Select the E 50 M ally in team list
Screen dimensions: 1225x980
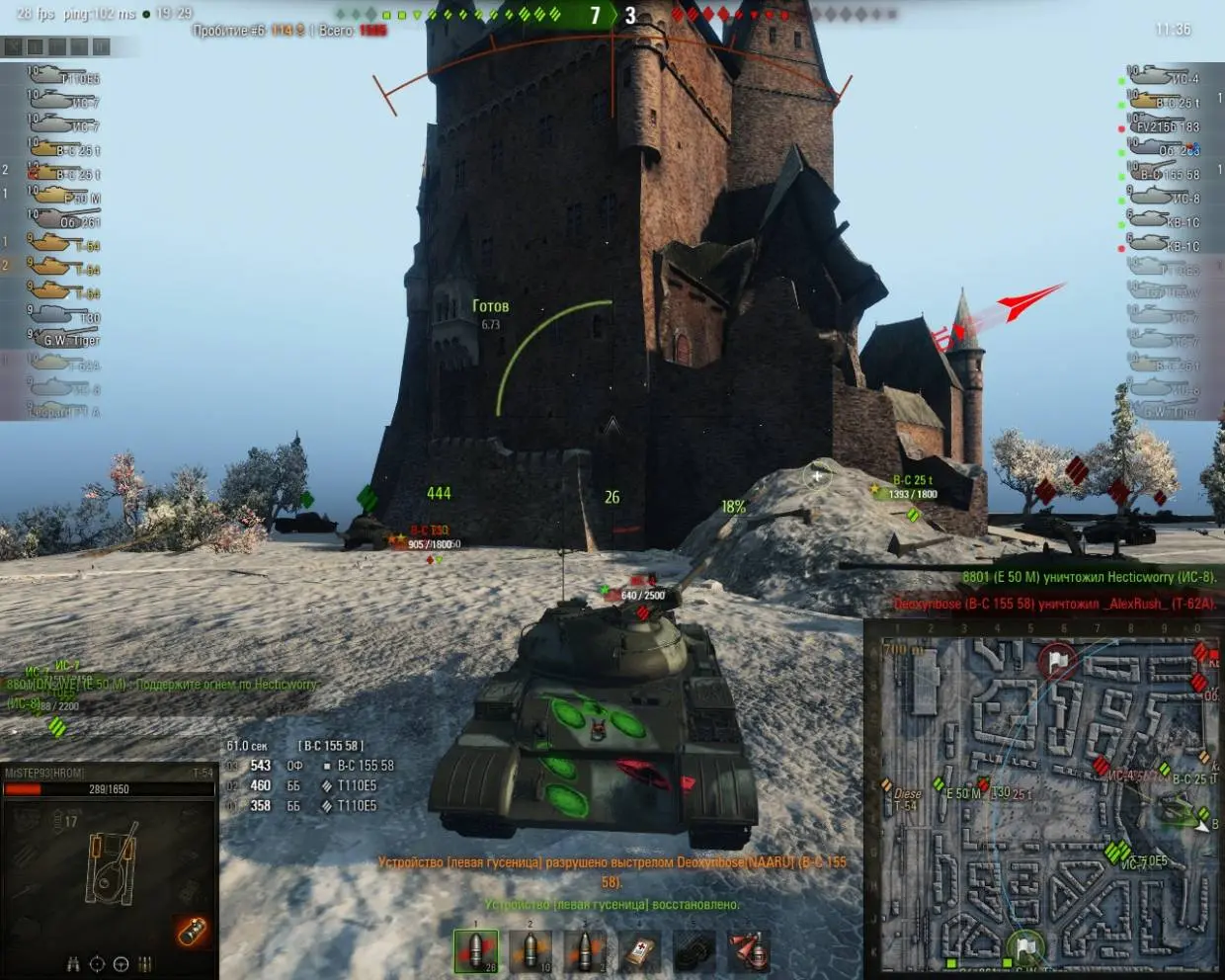pyautogui.click(x=64, y=197)
